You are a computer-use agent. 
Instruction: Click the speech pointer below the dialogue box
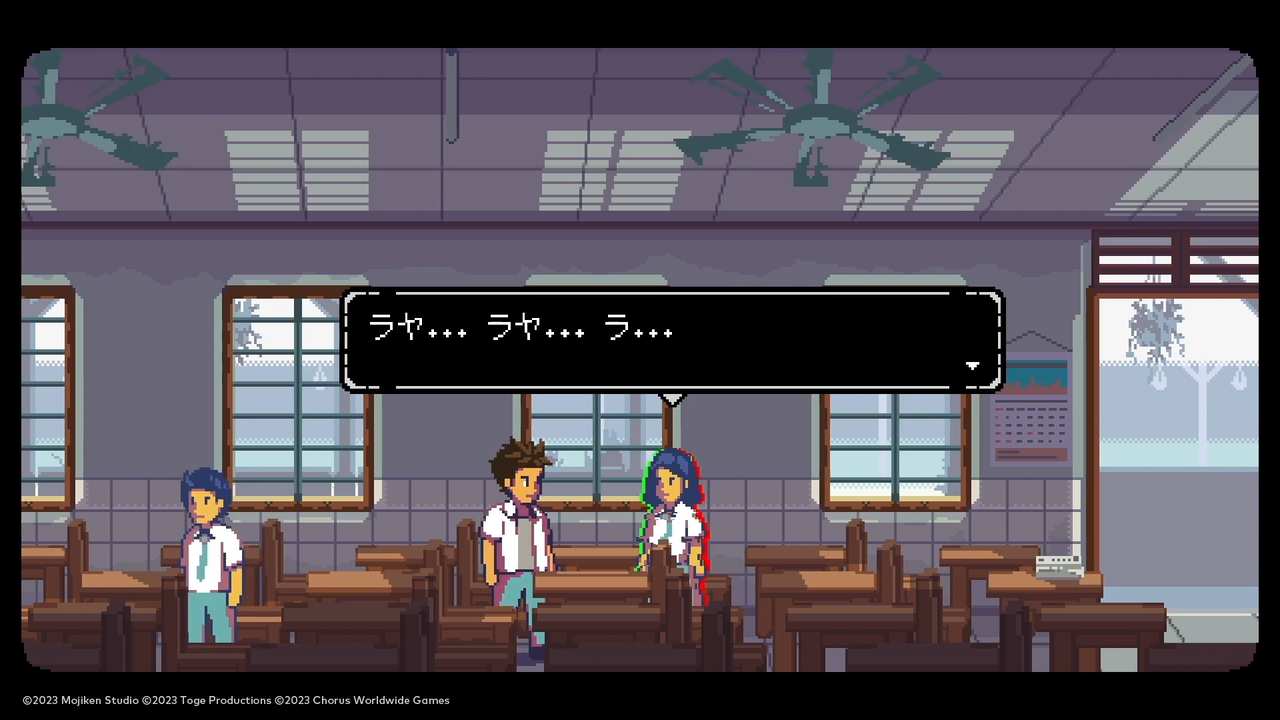pyautogui.click(x=672, y=399)
